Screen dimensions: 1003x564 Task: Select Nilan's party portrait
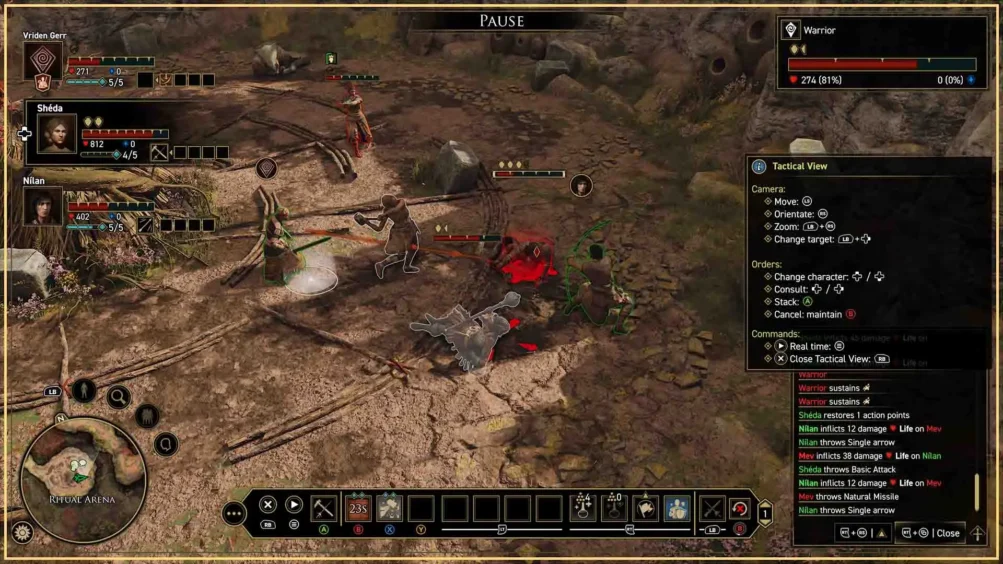click(x=44, y=208)
